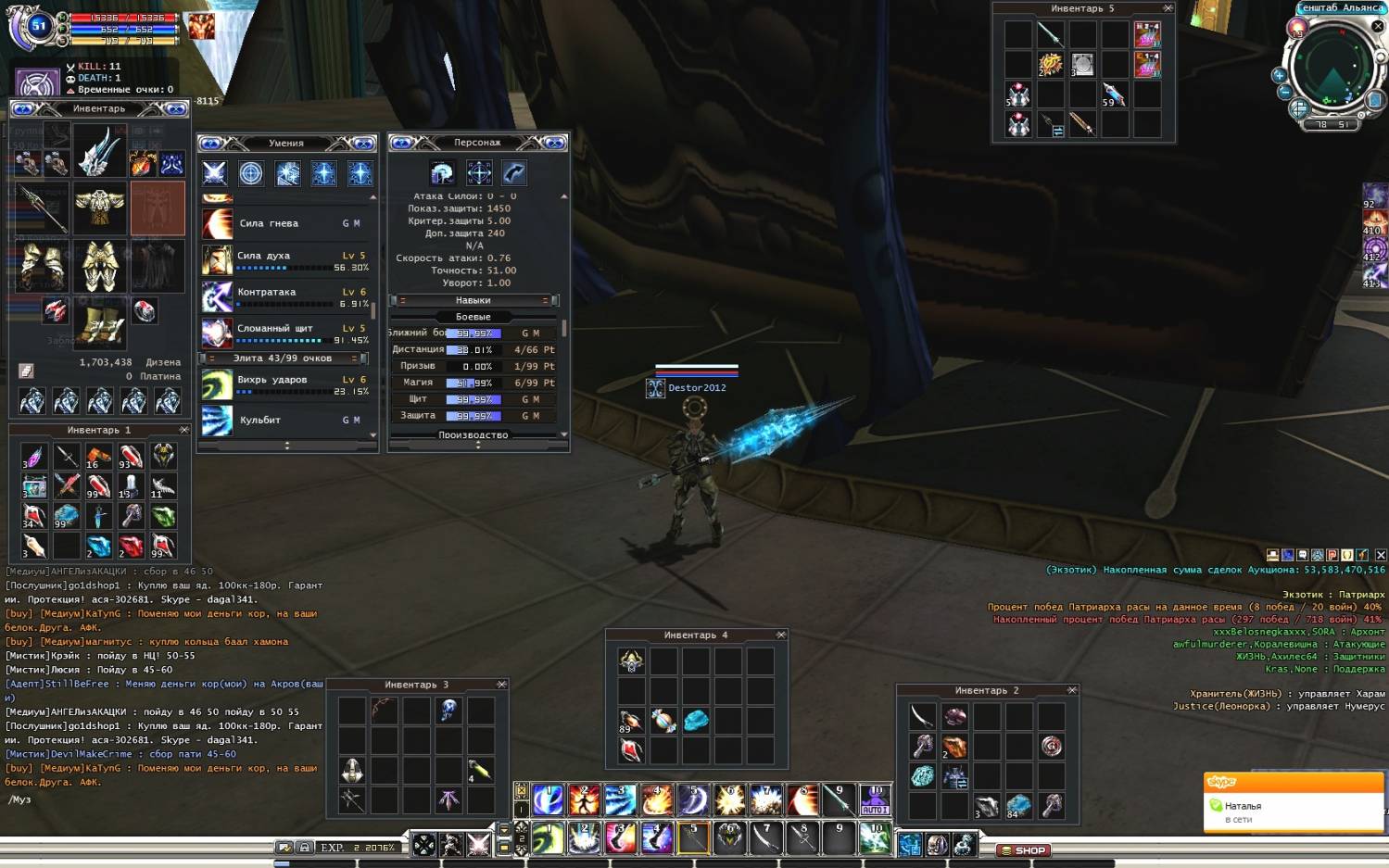Close the Инвентарь 4 window
This screenshot has height=868, width=1389.
point(780,635)
